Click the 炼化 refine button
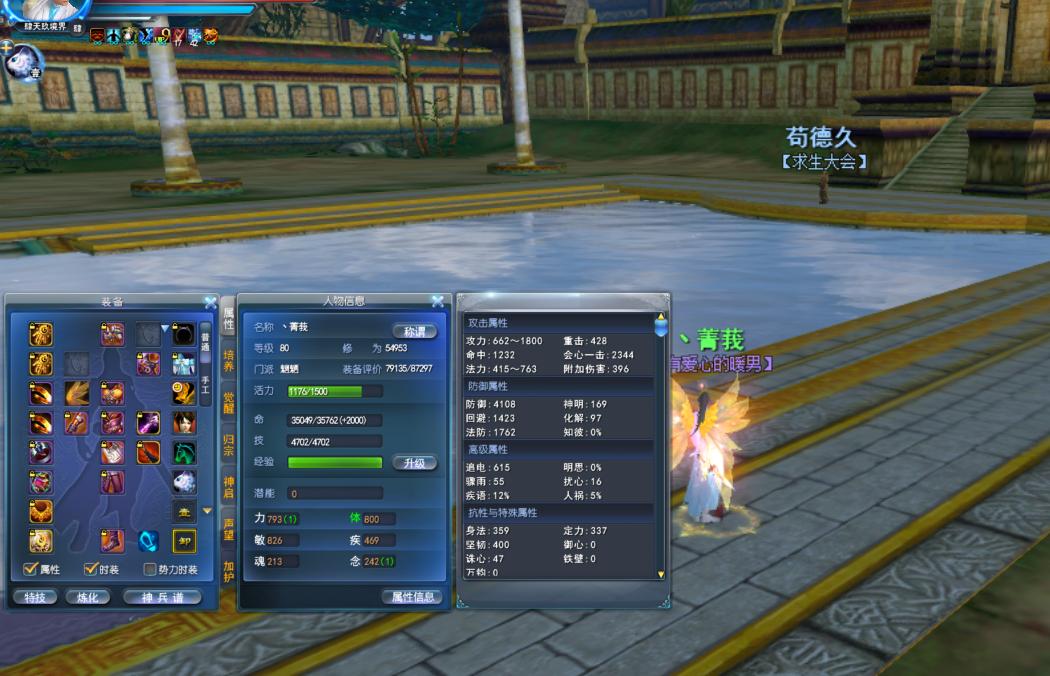Image resolution: width=1050 pixels, height=676 pixels. (88, 597)
